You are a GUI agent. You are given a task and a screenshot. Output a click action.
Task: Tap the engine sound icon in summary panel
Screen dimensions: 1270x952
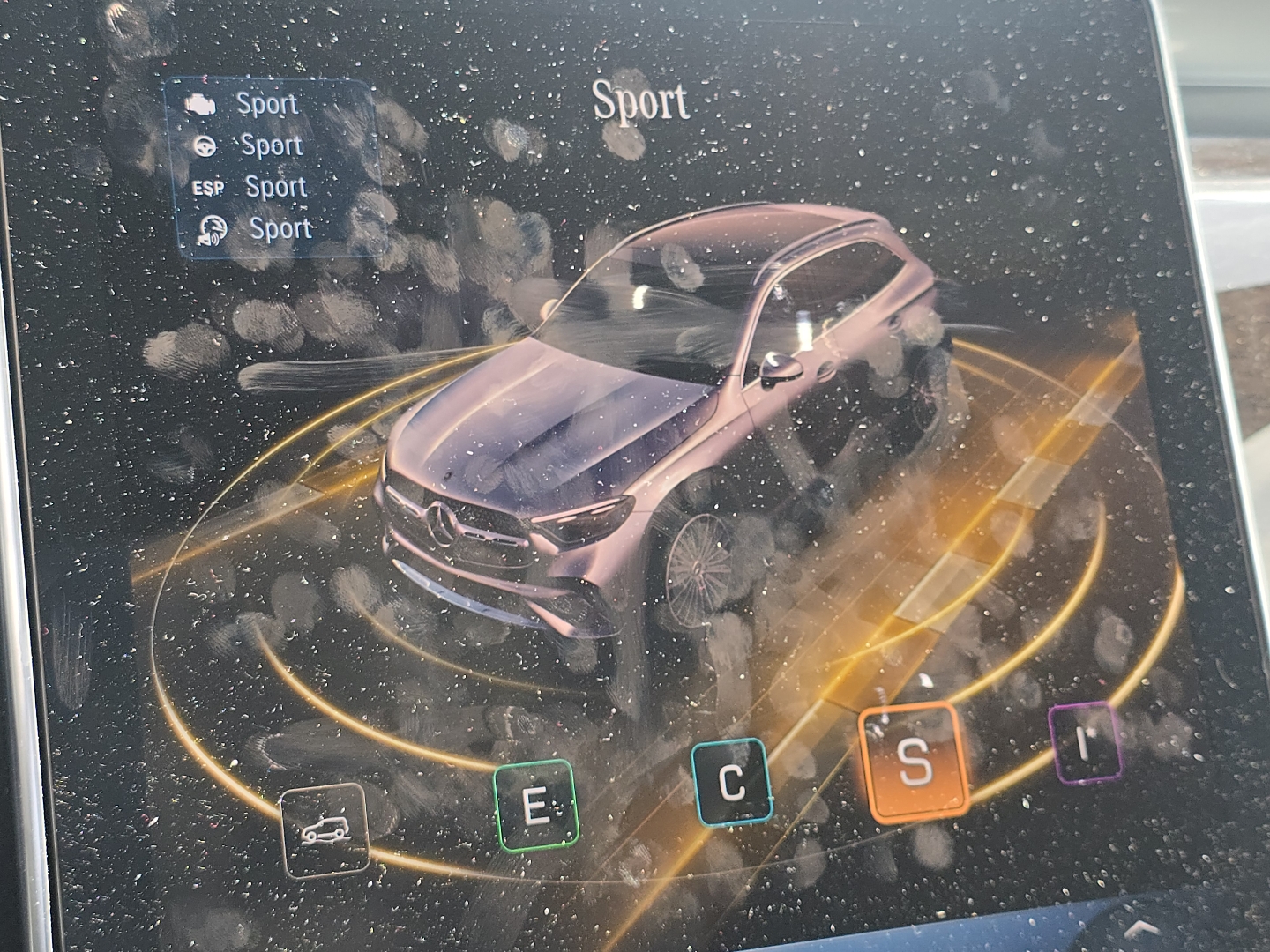(212, 230)
